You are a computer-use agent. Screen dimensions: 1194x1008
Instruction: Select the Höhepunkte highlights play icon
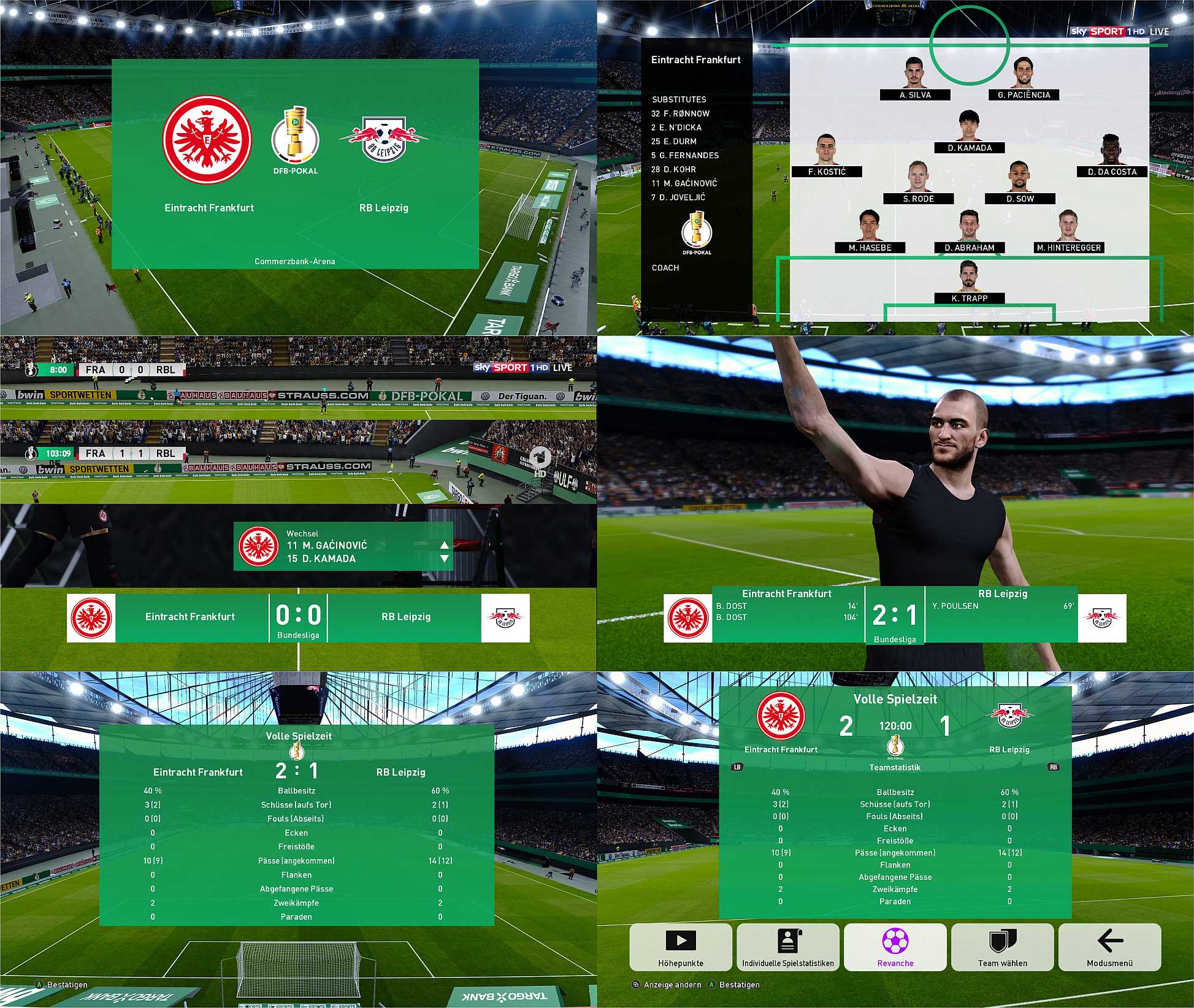pos(679,942)
